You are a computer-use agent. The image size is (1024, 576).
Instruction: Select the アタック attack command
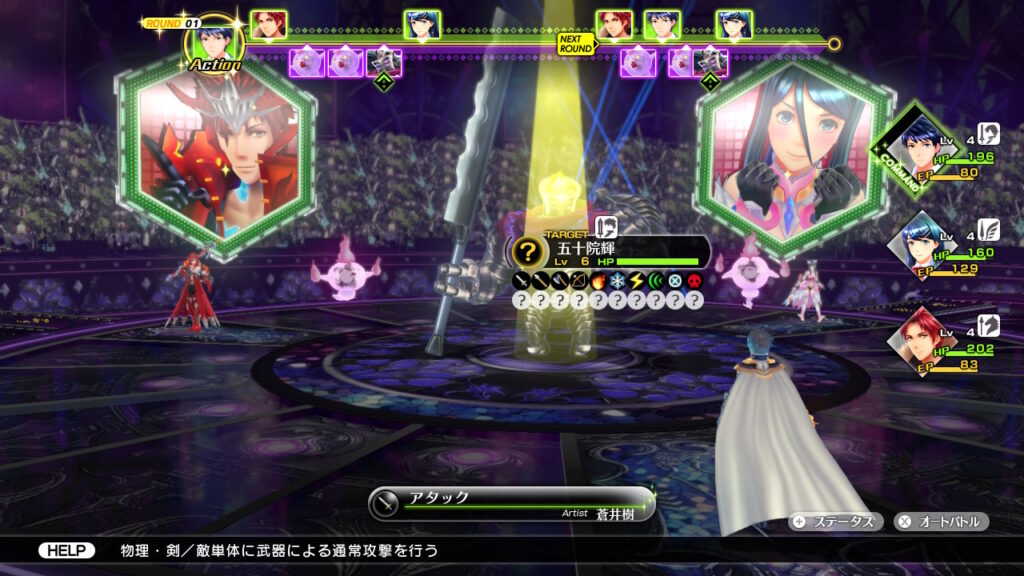[510, 498]
